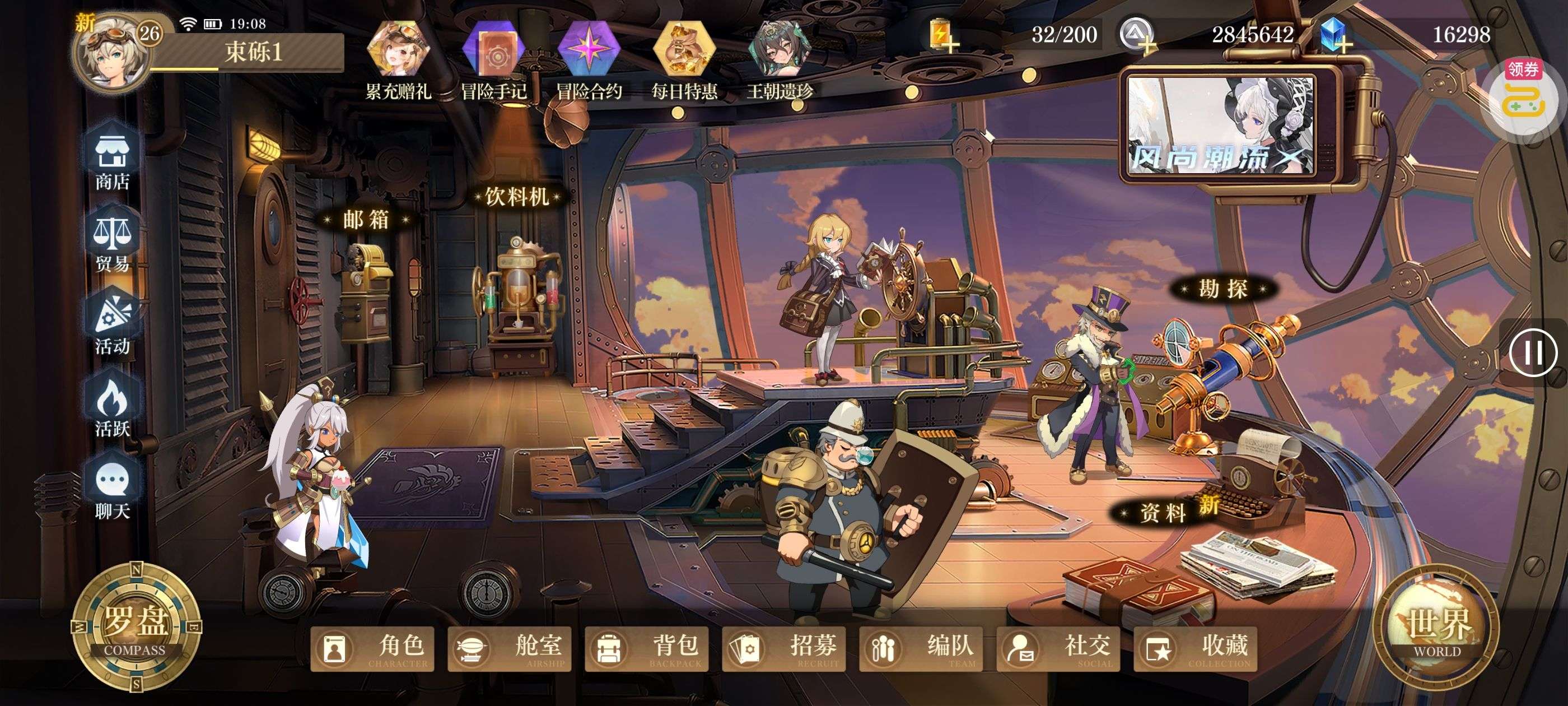Open the 活动 events menu
The image size is (1568, 706).
[x=112, y=326]
